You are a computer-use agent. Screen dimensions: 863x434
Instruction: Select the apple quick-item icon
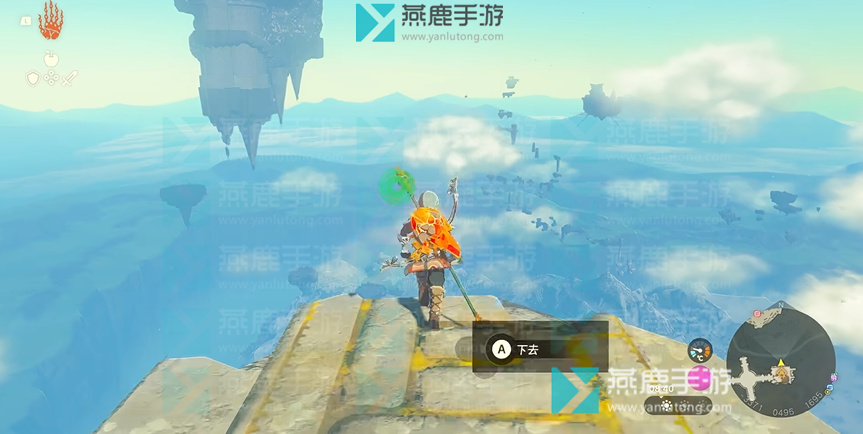(50, 58)
